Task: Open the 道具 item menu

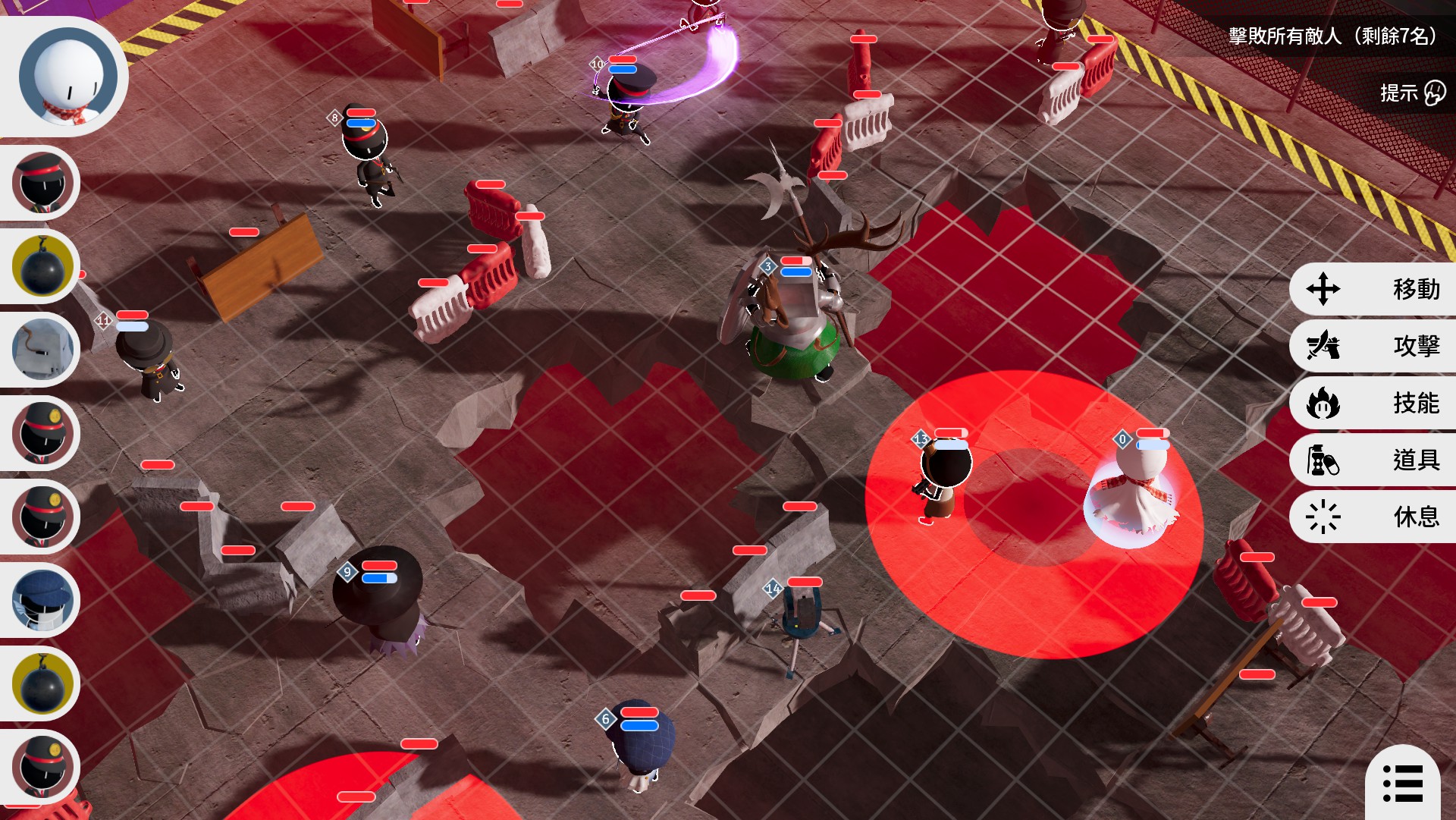Action: (1373, 460)
